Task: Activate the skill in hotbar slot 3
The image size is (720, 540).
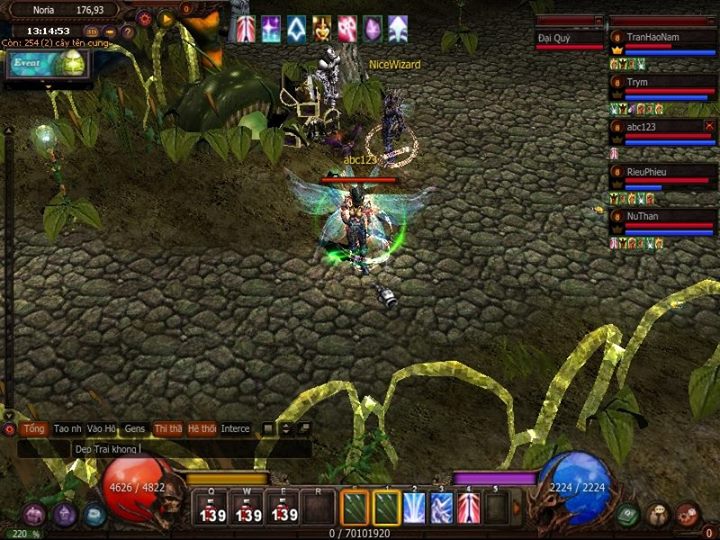Action: coord(442,508)
